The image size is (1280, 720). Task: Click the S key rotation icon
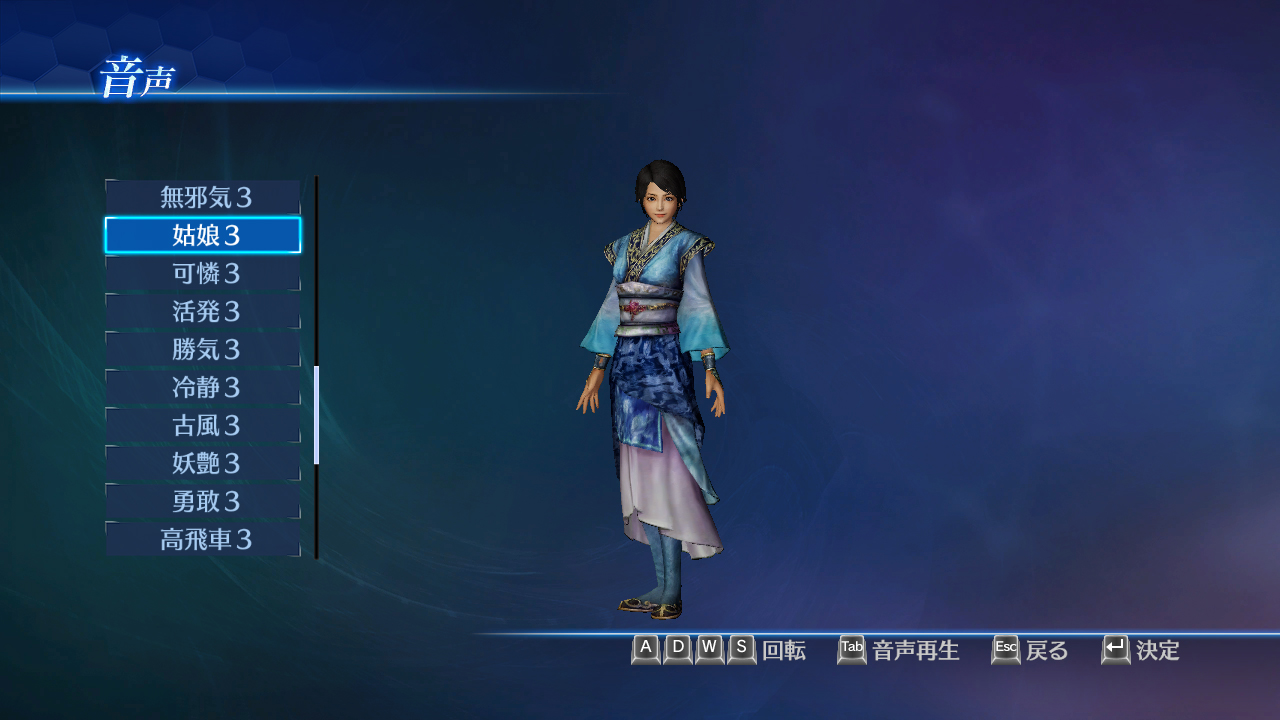[741, 650]
